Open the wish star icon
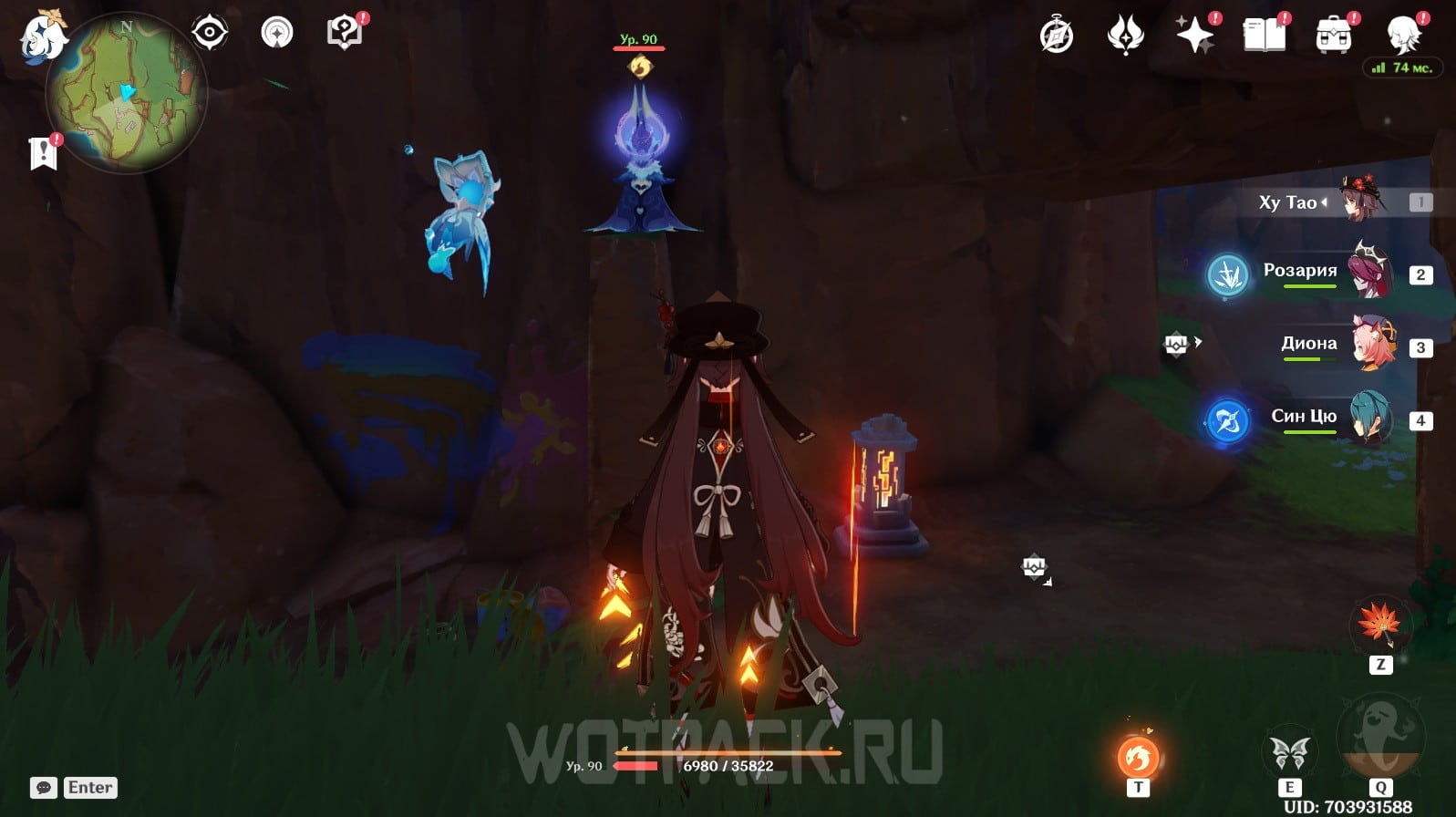Screen dimensions: 1456x817 pos(1194,36)
